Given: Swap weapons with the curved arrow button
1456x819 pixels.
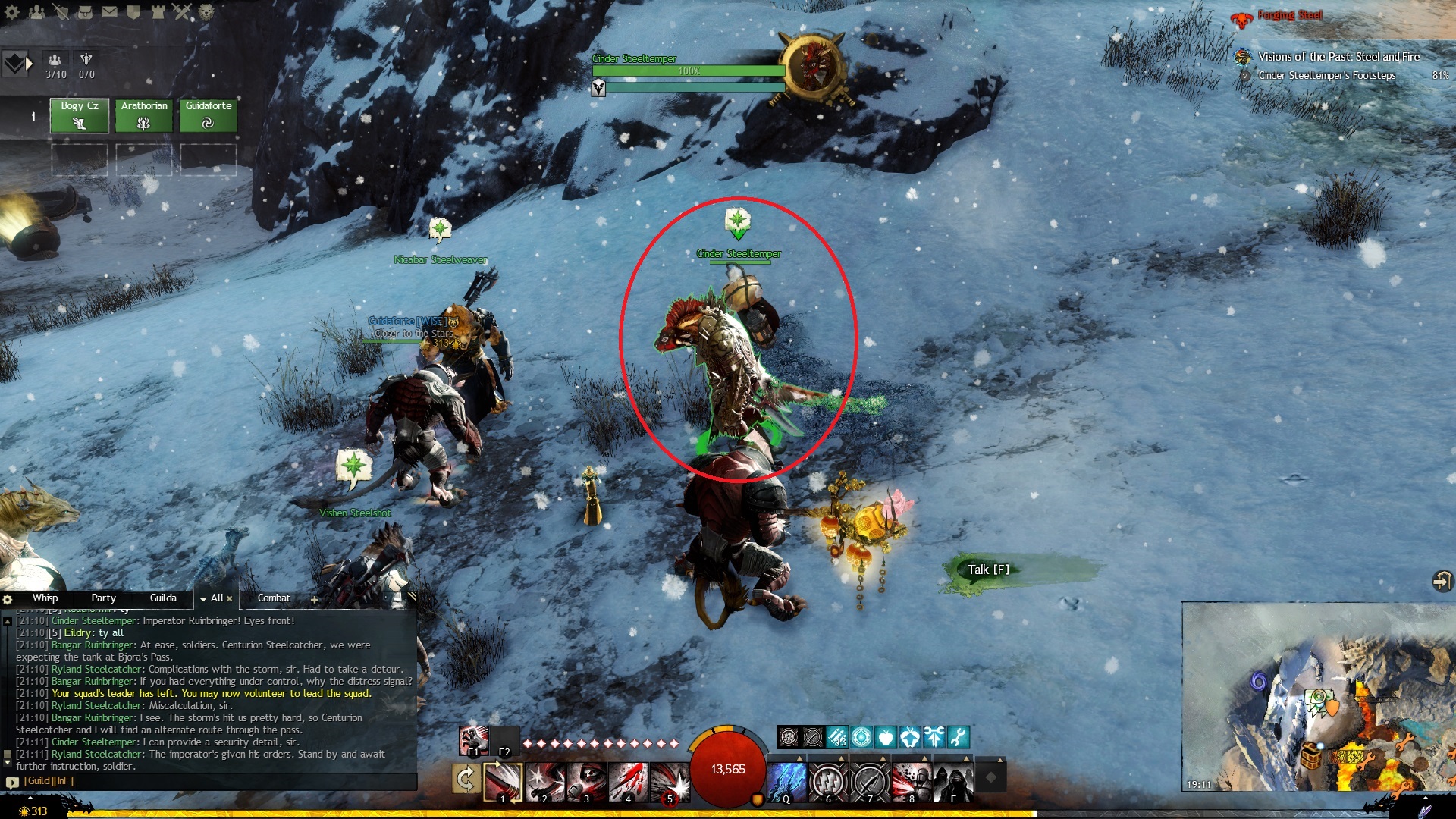Looking at the screenshot, I should pyautogui.click(x=465, y=779).
